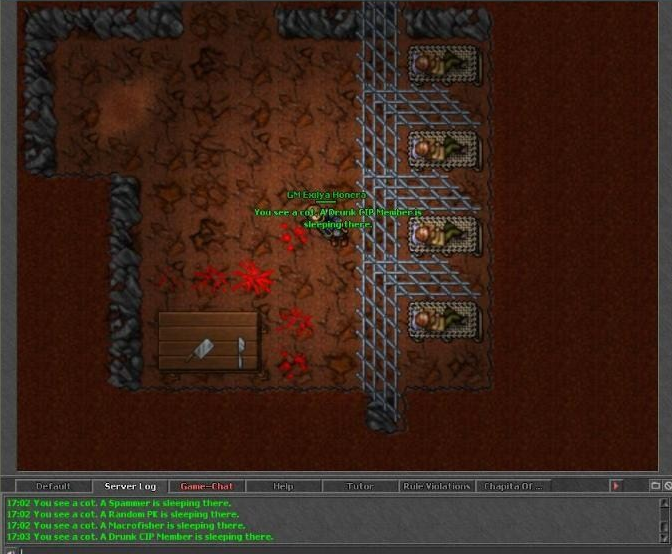Open the Game-Chat channel tab

pos(207,486)
